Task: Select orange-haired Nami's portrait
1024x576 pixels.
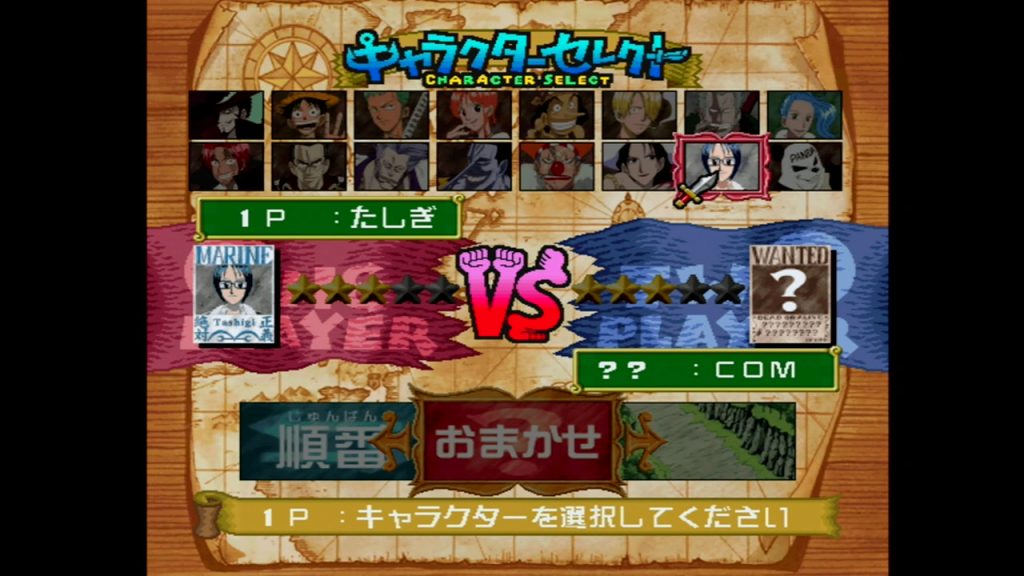Action: 474,116
